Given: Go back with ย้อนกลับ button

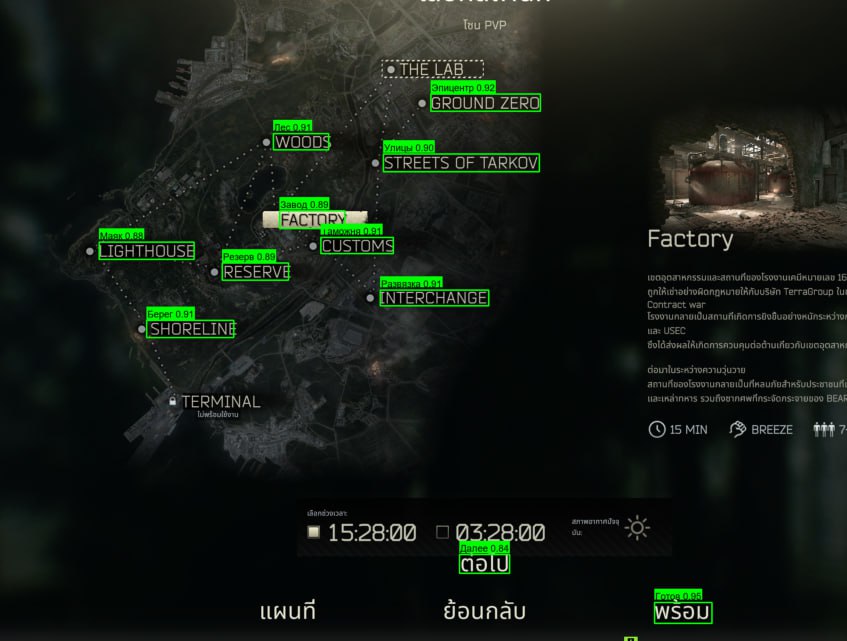Looking at the screenshot, I should (x=484, y=611).
